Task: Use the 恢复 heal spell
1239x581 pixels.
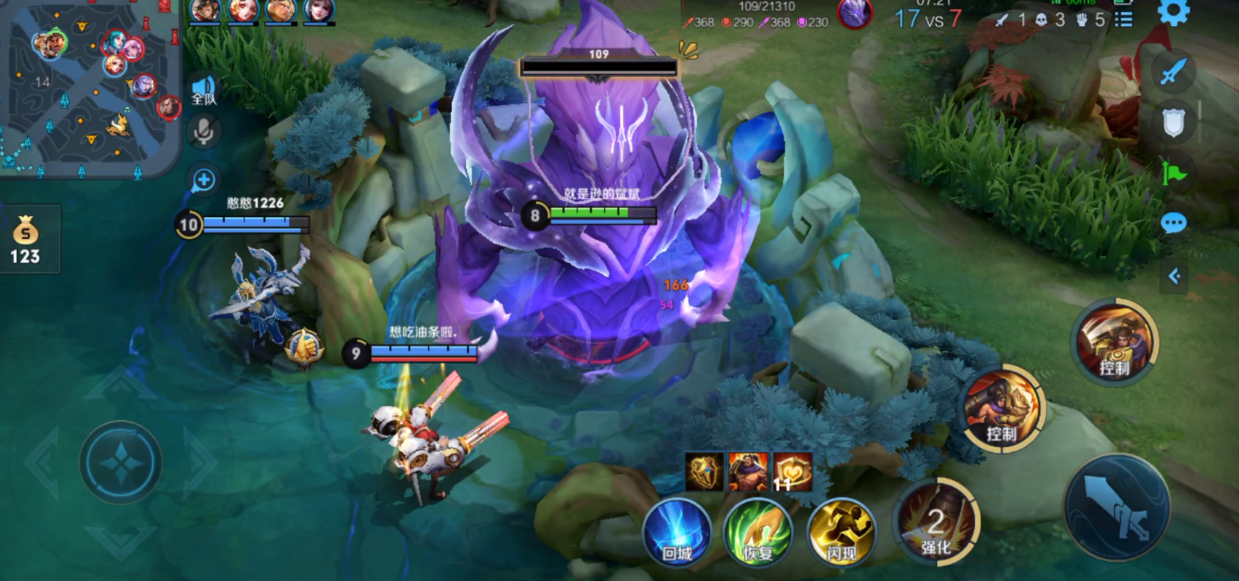Action: pyautogui.click(x=758, y=531)
